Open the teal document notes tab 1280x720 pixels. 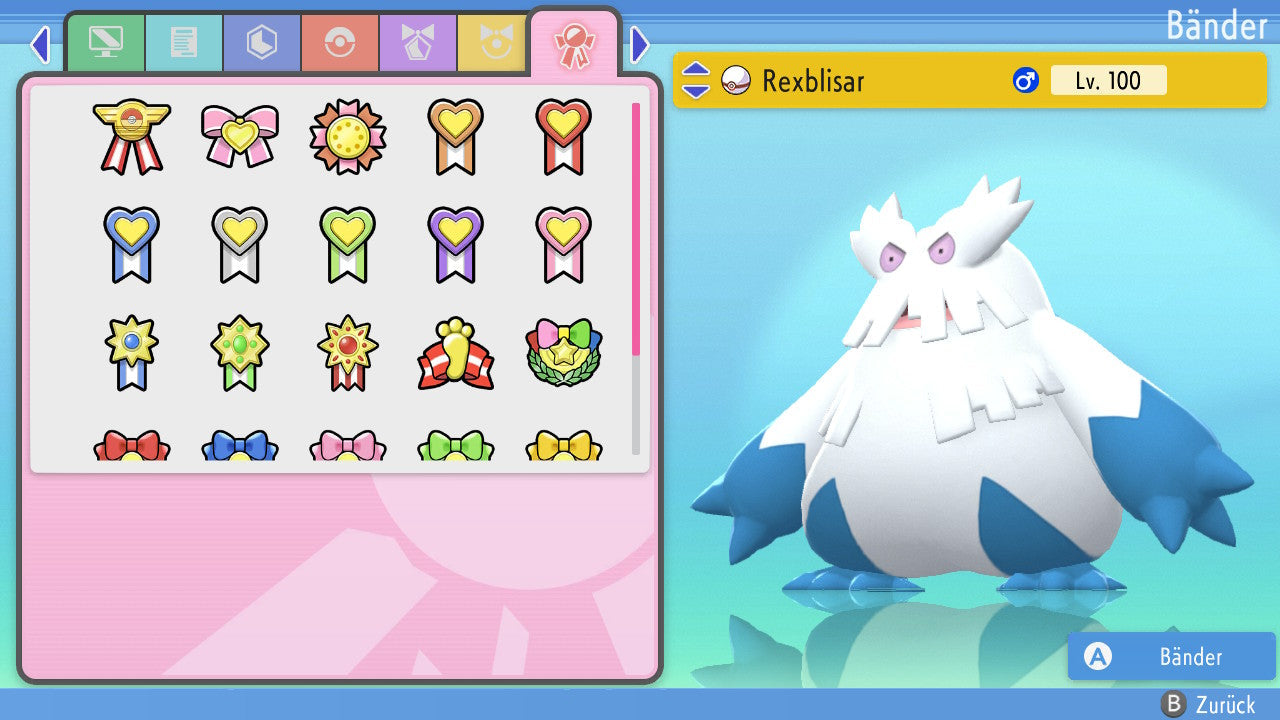coord(183,43)
